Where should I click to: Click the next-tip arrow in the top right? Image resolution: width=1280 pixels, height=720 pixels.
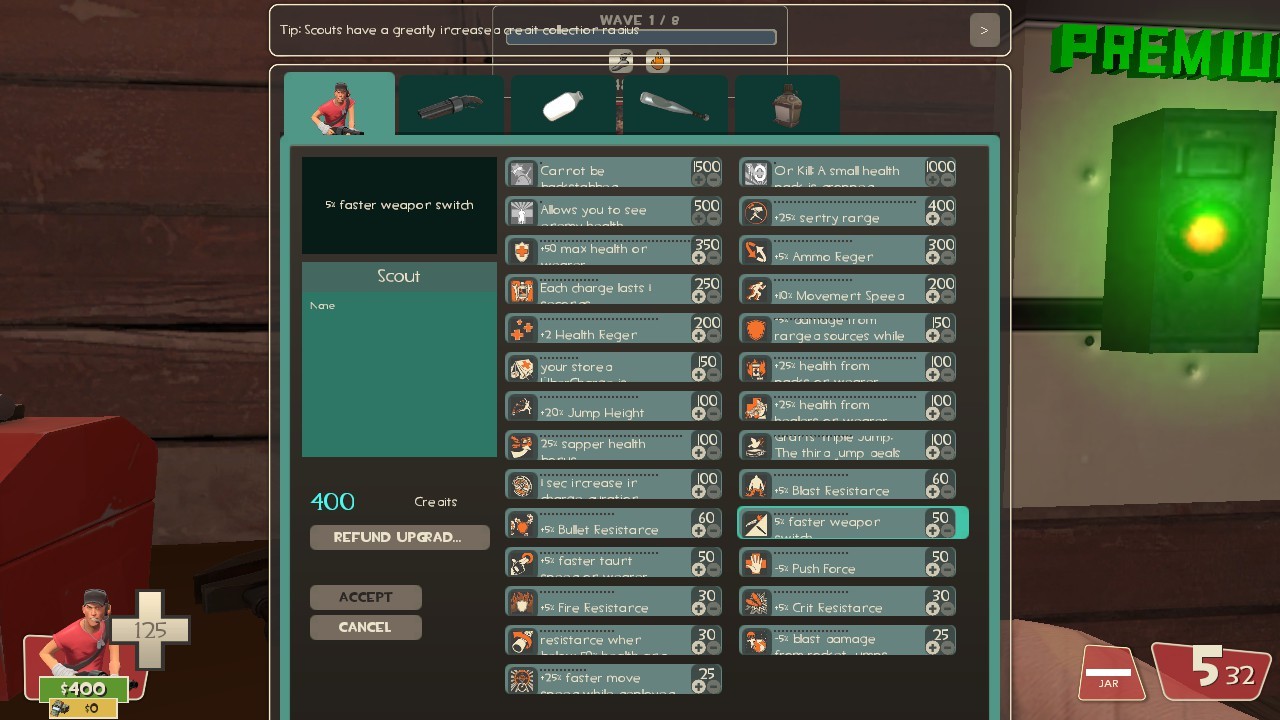pyautogui.click(x=984, y=29)
